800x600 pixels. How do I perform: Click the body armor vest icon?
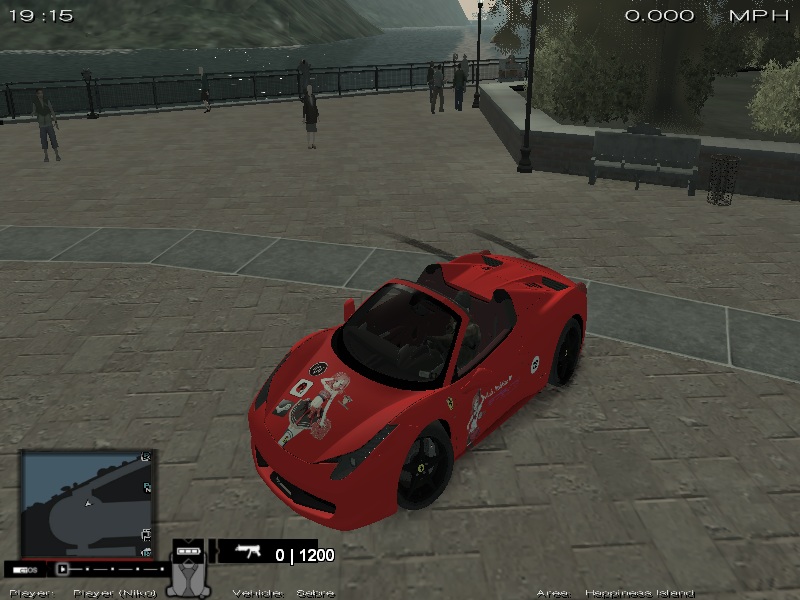(187, 578)
